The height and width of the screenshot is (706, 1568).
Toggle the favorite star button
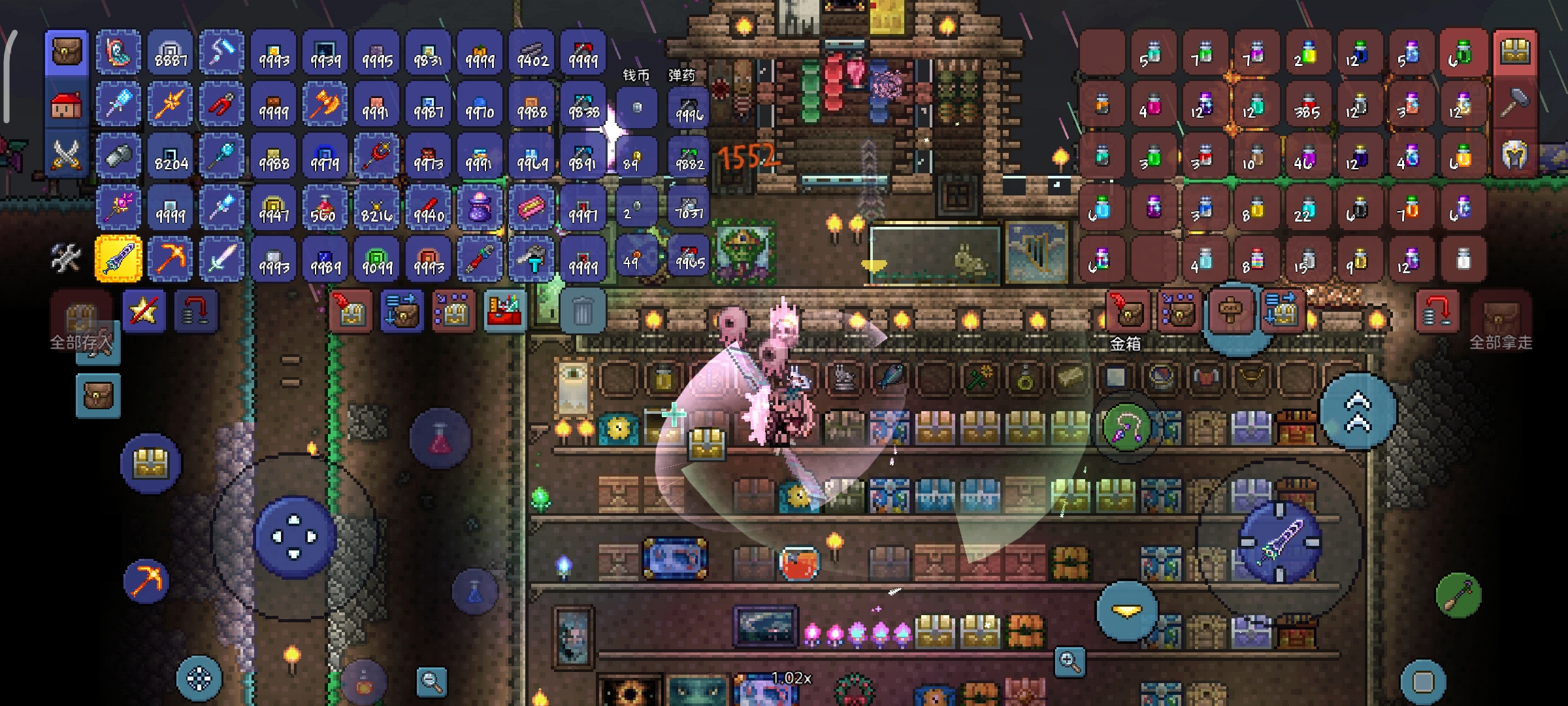coord(144,312)
